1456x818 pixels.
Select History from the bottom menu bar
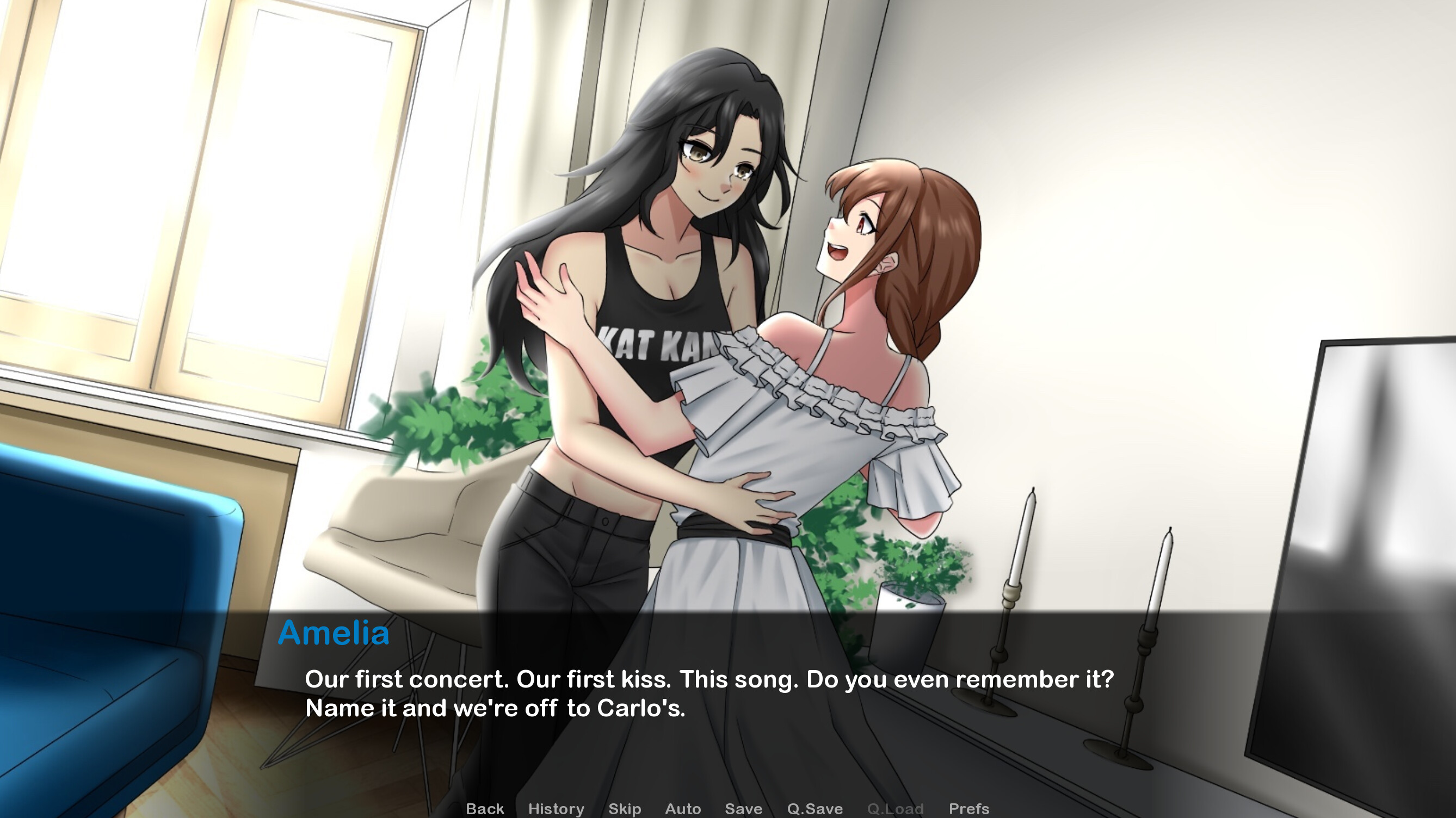click(x=556, y=809)
